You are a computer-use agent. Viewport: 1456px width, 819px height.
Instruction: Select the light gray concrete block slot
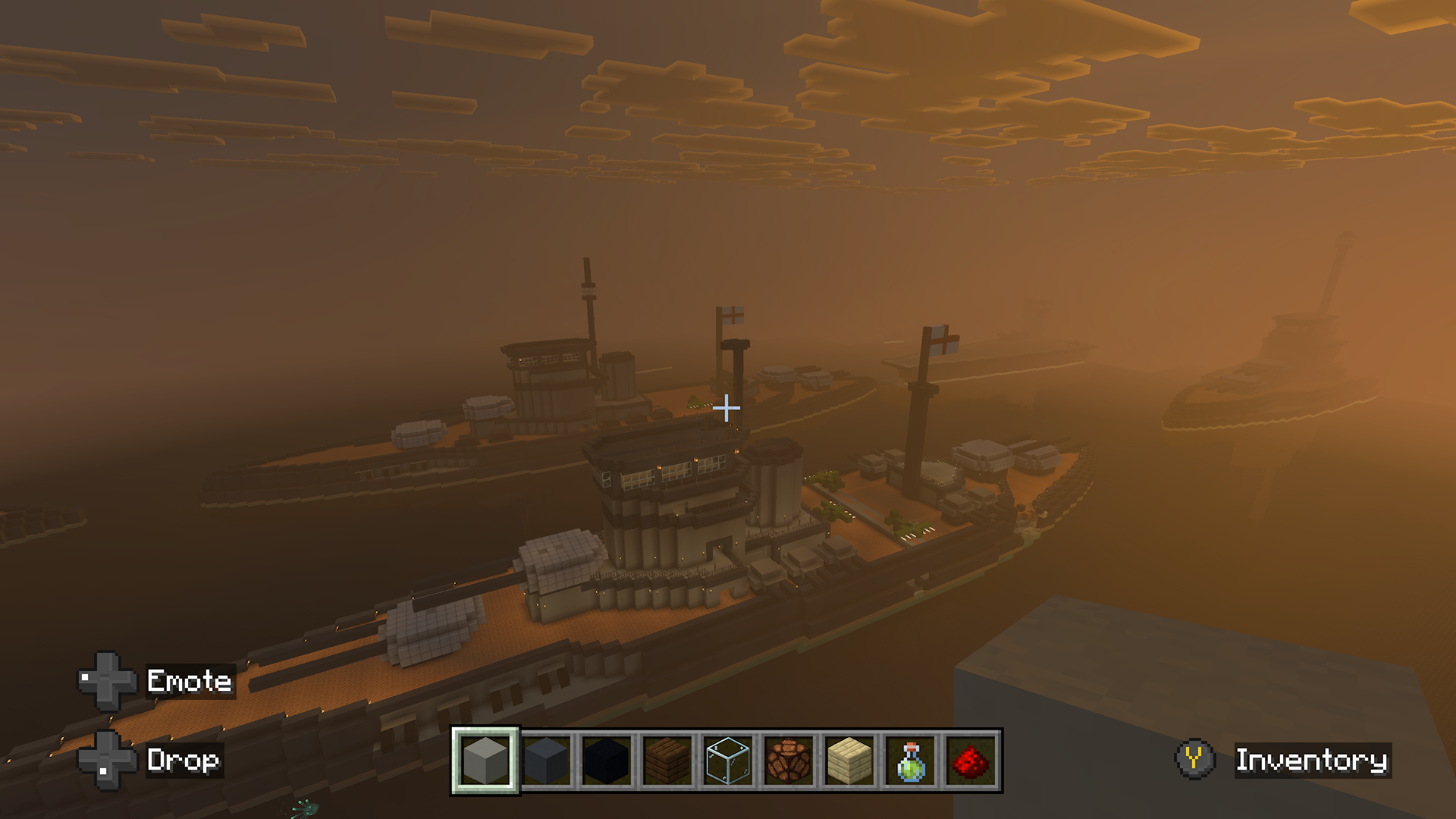tap(485, 761)
